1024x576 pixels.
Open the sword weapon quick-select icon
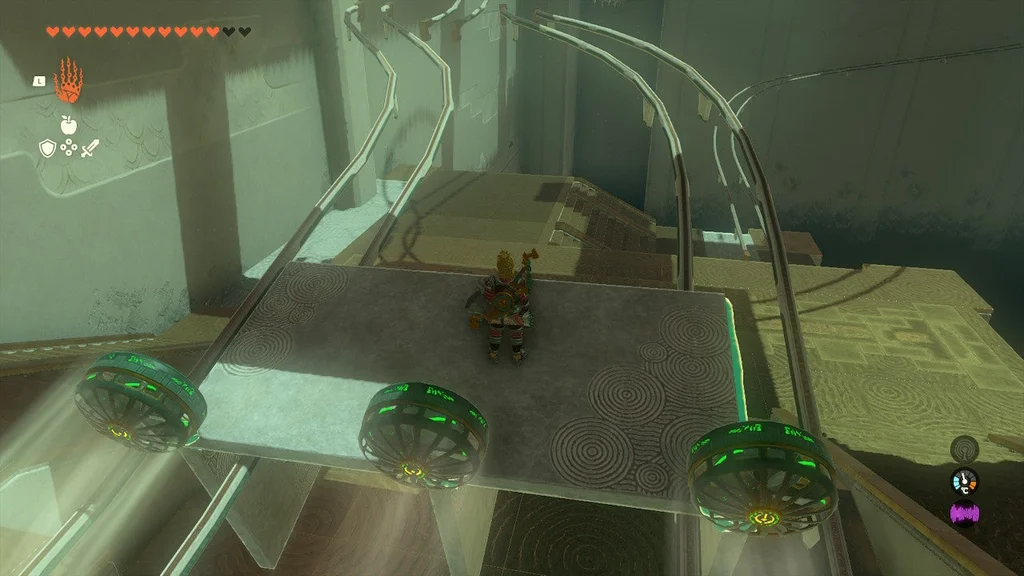click(90, 149)
